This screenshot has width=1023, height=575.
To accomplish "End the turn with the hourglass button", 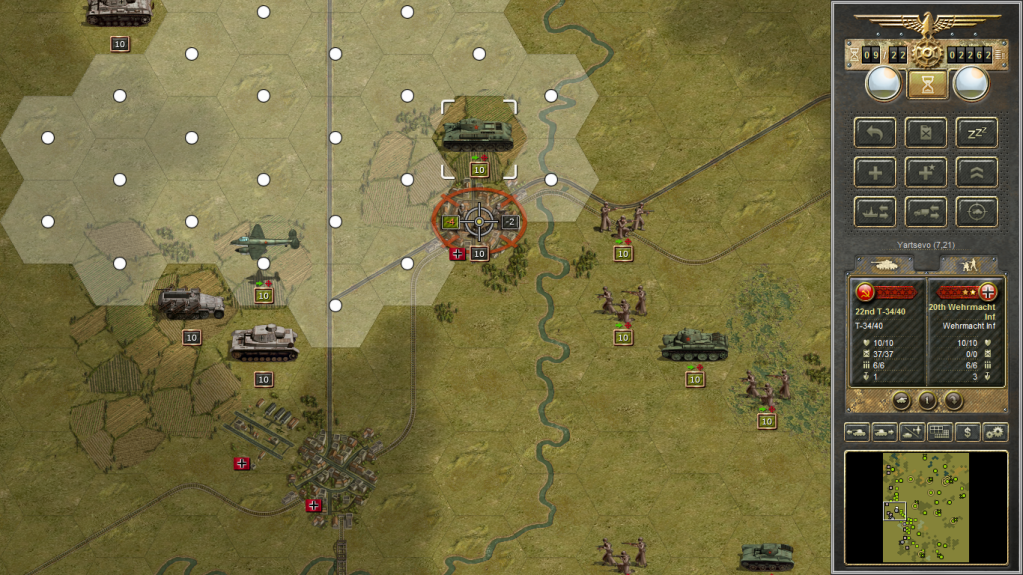I will pyautogui.click(x=927, y=85).
